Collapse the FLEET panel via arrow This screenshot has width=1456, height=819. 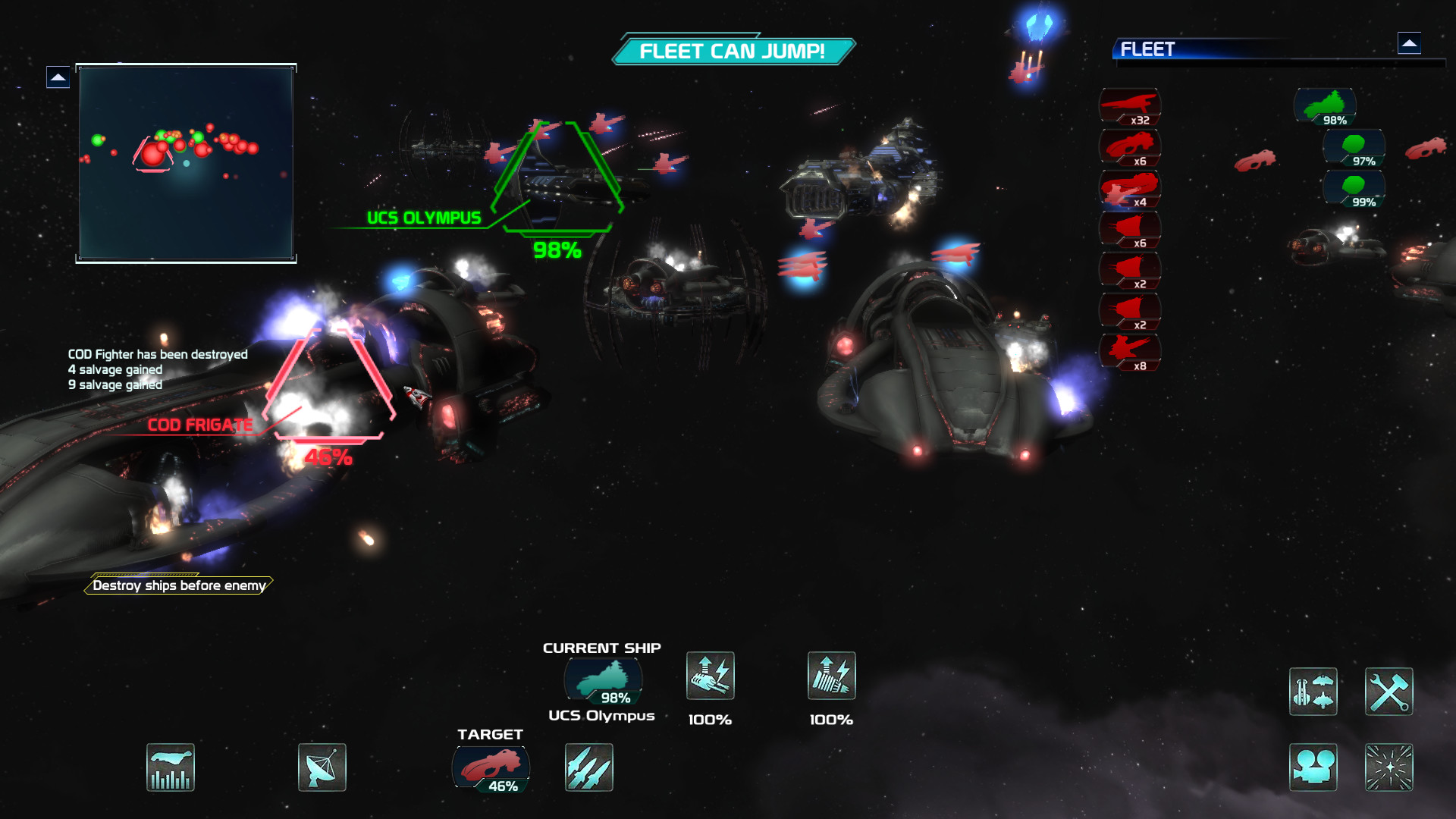1410,44
